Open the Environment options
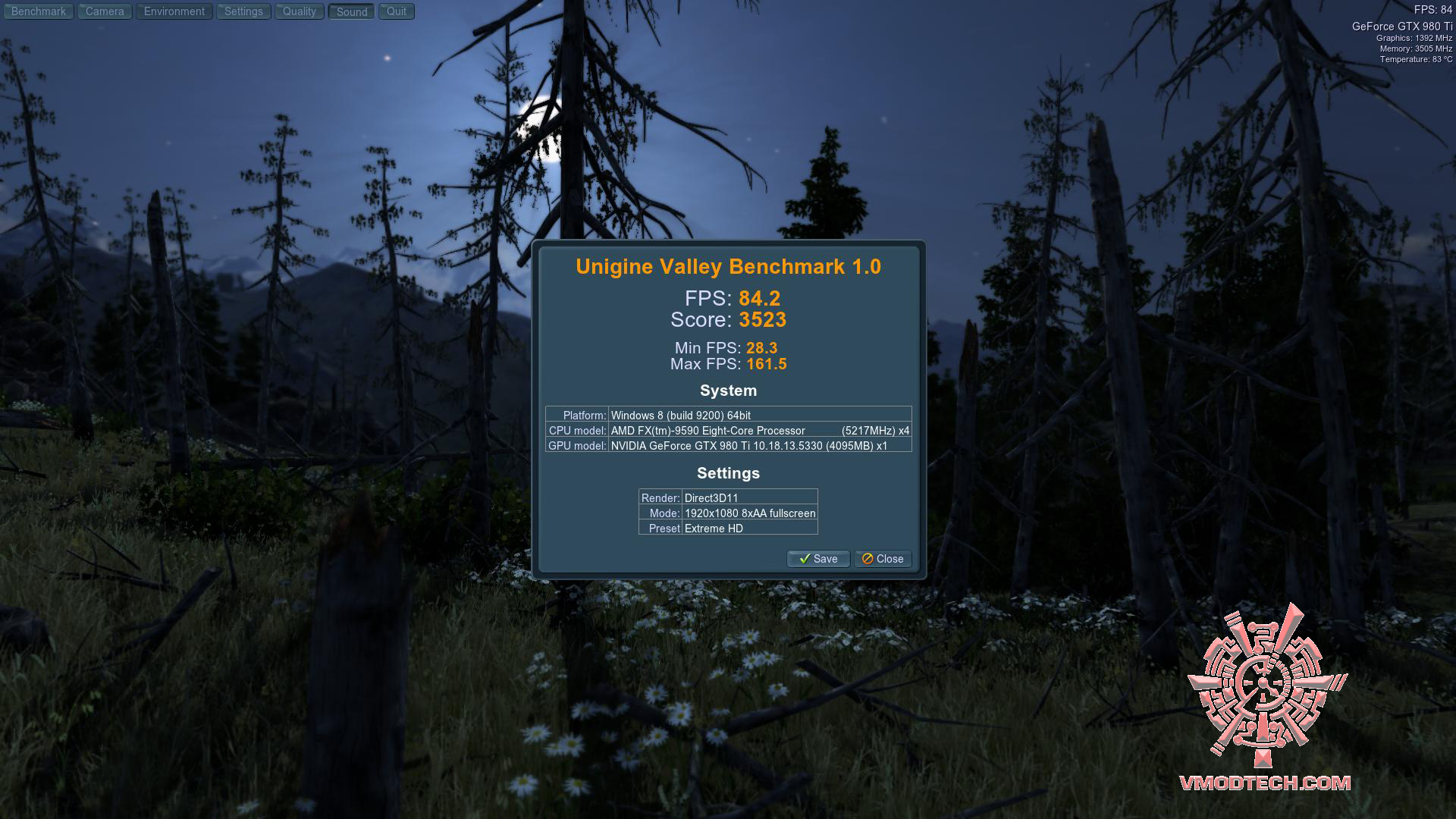The width and height of the screenshot is (1456, 819). 174,11
